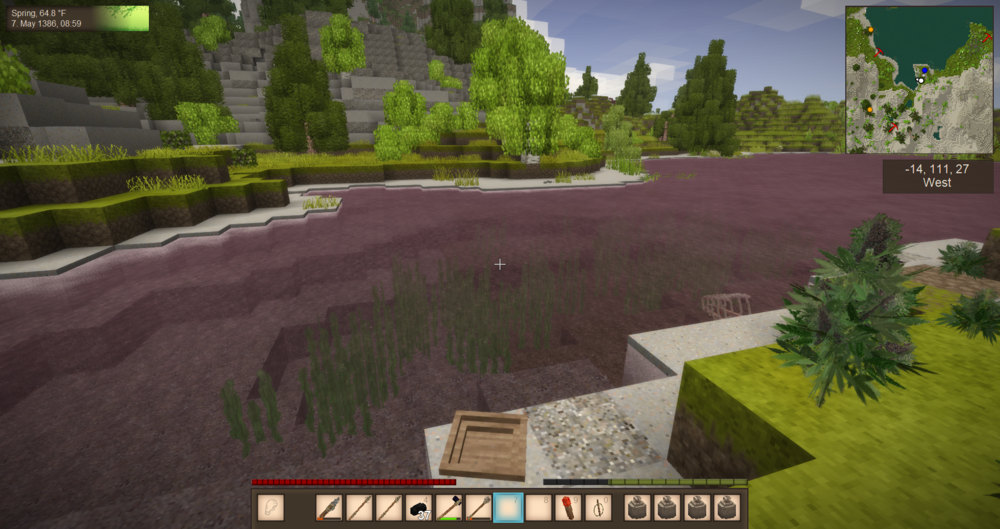Click the blue waypoint marker on the minimap
Viewport: 1000px width, 529px height.
(925, 70)
